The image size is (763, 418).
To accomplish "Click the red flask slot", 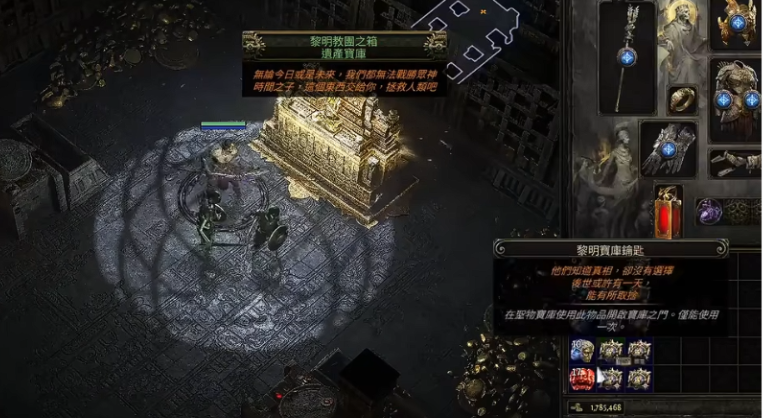I will pyautogui.click(x=668, y=212).
